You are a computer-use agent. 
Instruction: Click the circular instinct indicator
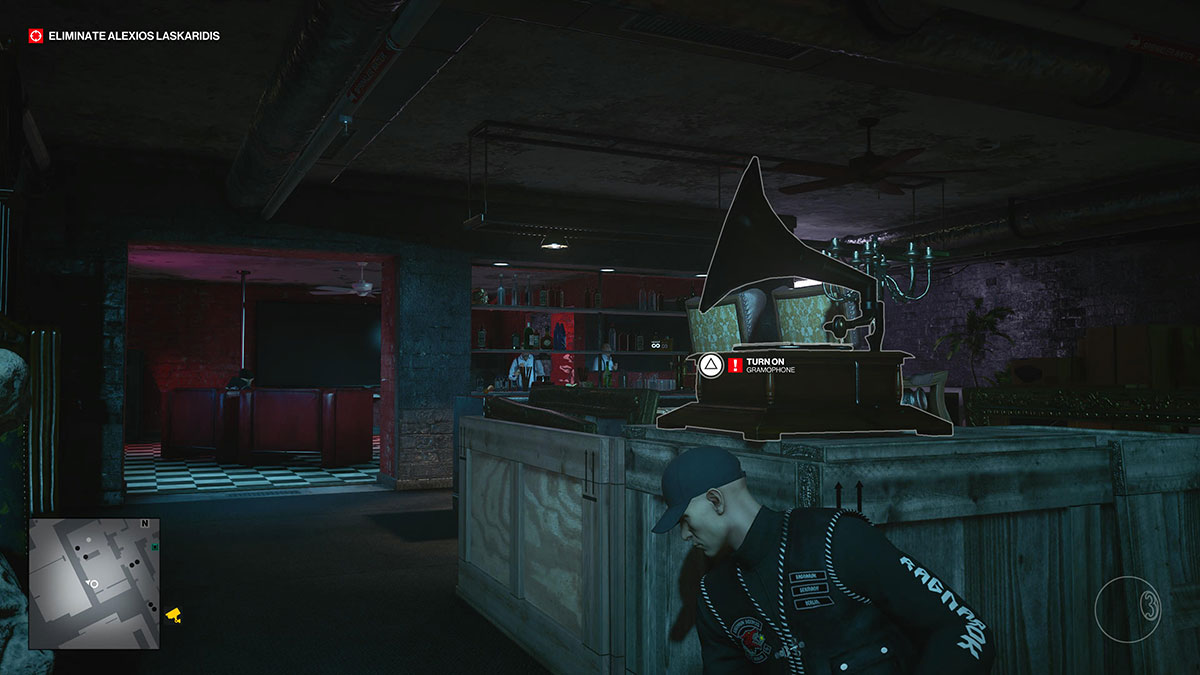(1126, 610)
